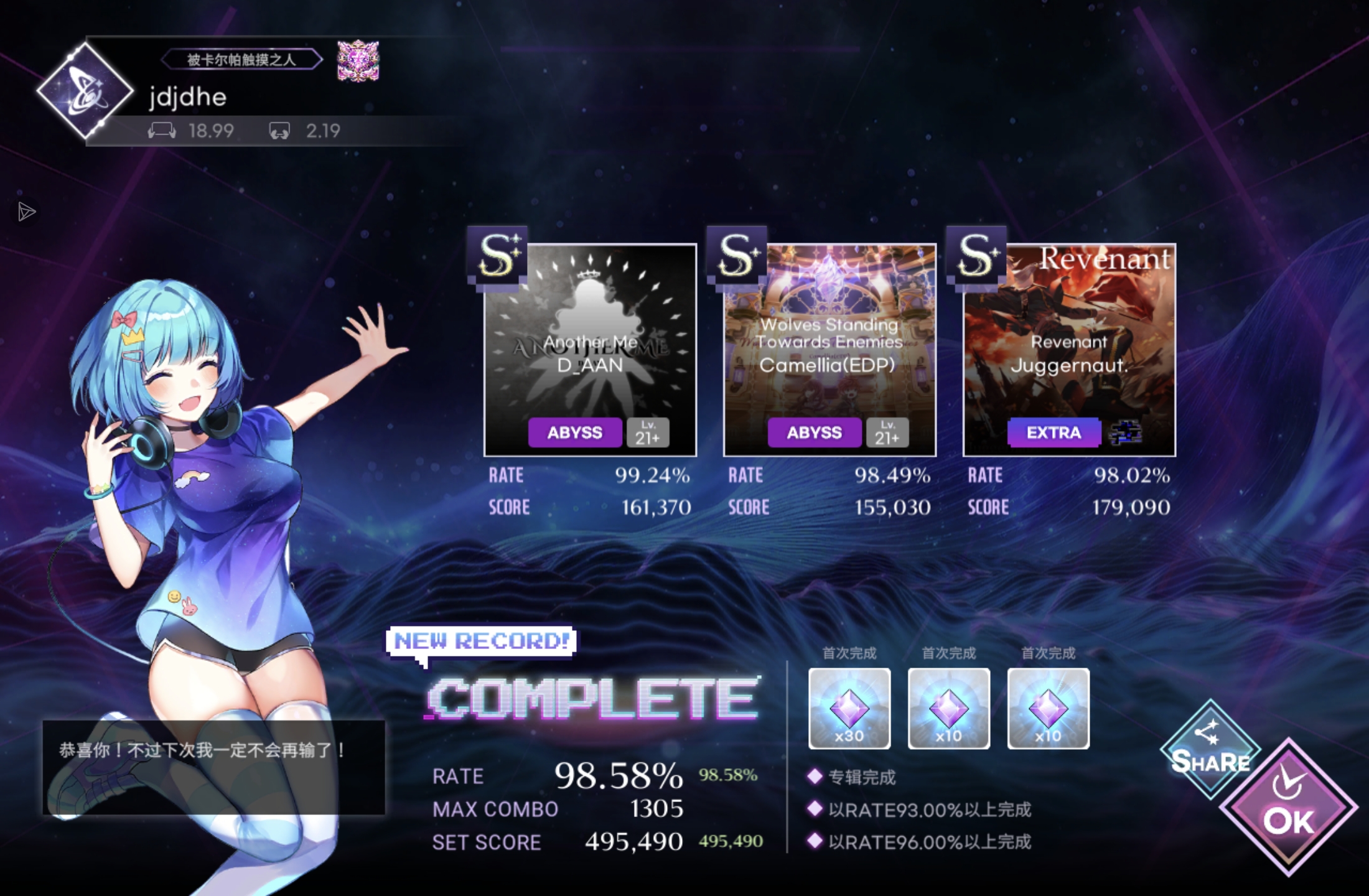Select the 18.99 rating stat icon
The image size is (1369, 896).
tap(161, 131)
